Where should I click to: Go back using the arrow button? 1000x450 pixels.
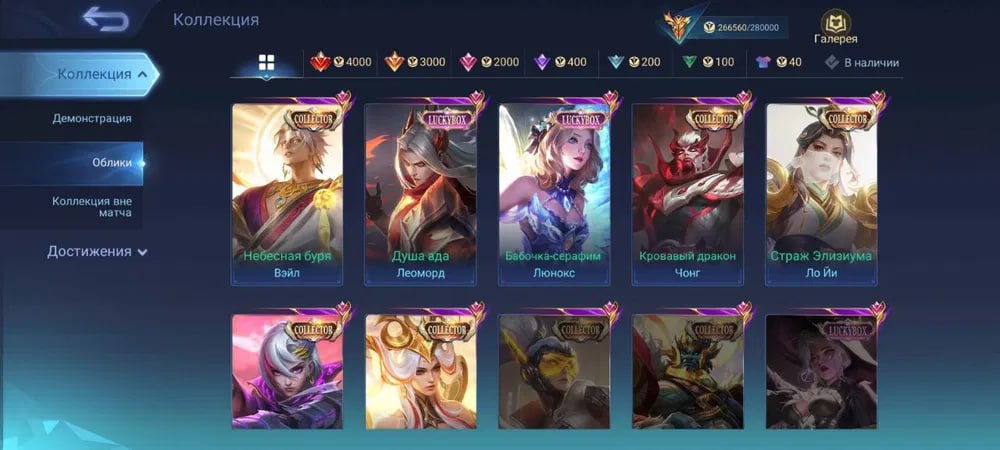click(x=105, y=19)
